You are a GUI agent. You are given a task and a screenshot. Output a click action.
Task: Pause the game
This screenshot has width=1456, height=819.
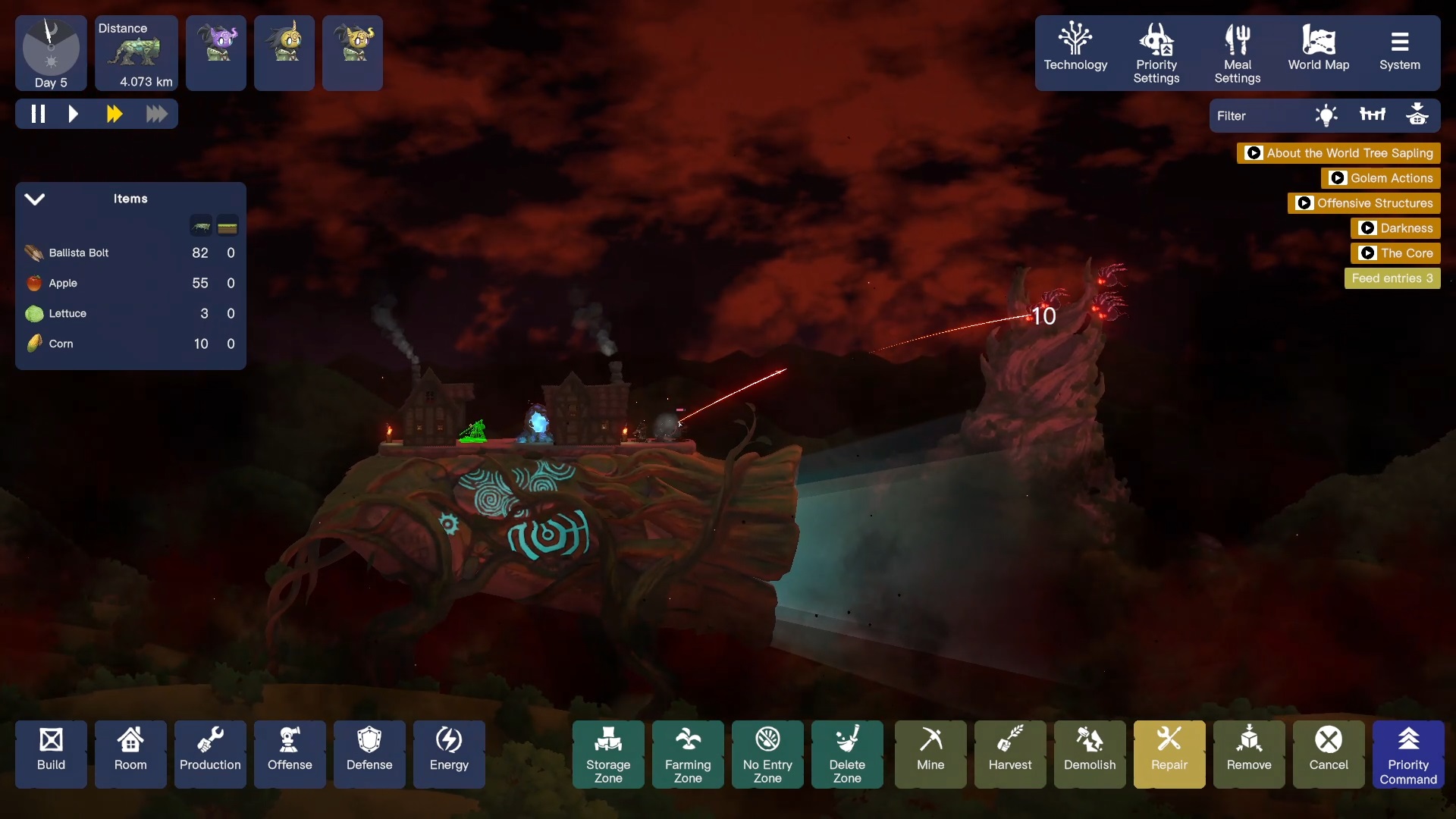tap(38, 115)
